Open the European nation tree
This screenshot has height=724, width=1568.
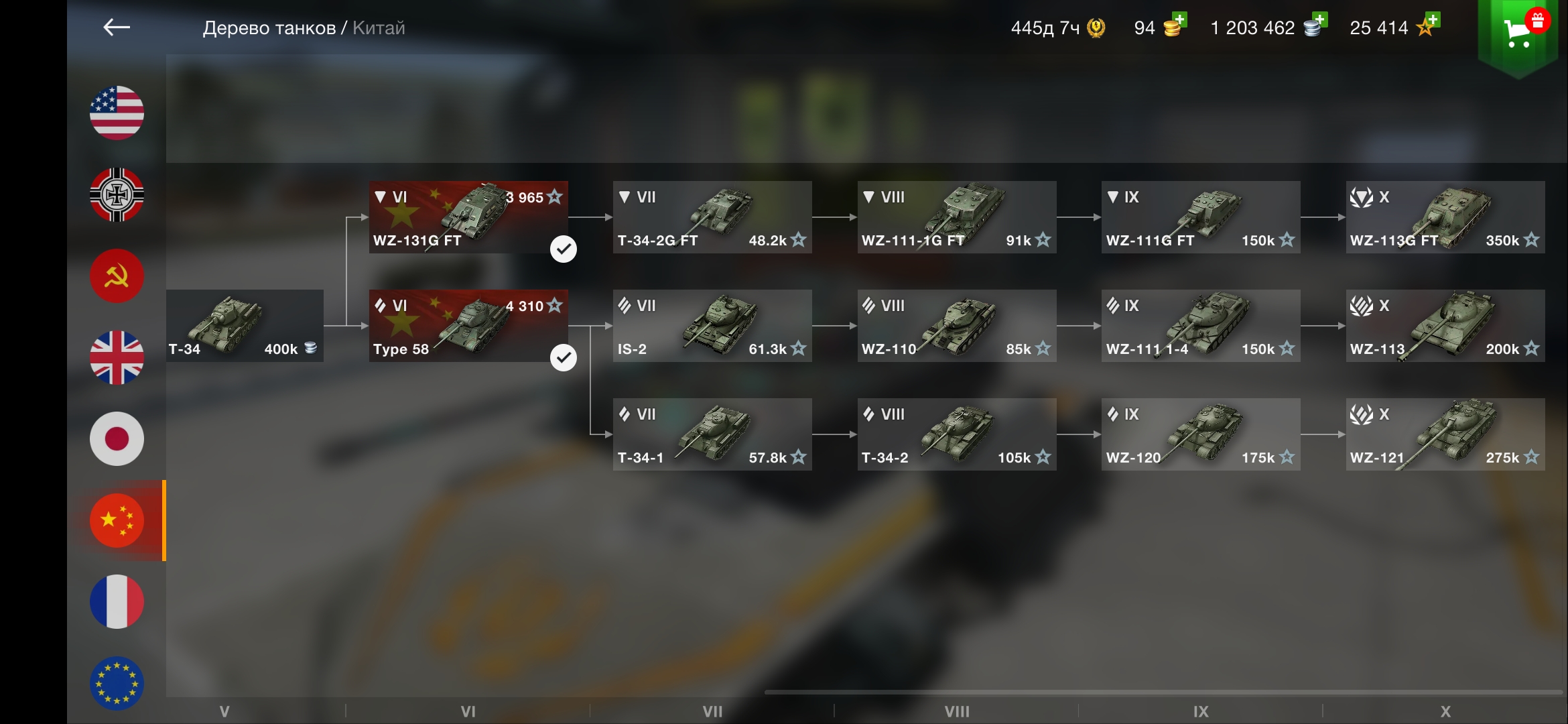coord(117,683)
